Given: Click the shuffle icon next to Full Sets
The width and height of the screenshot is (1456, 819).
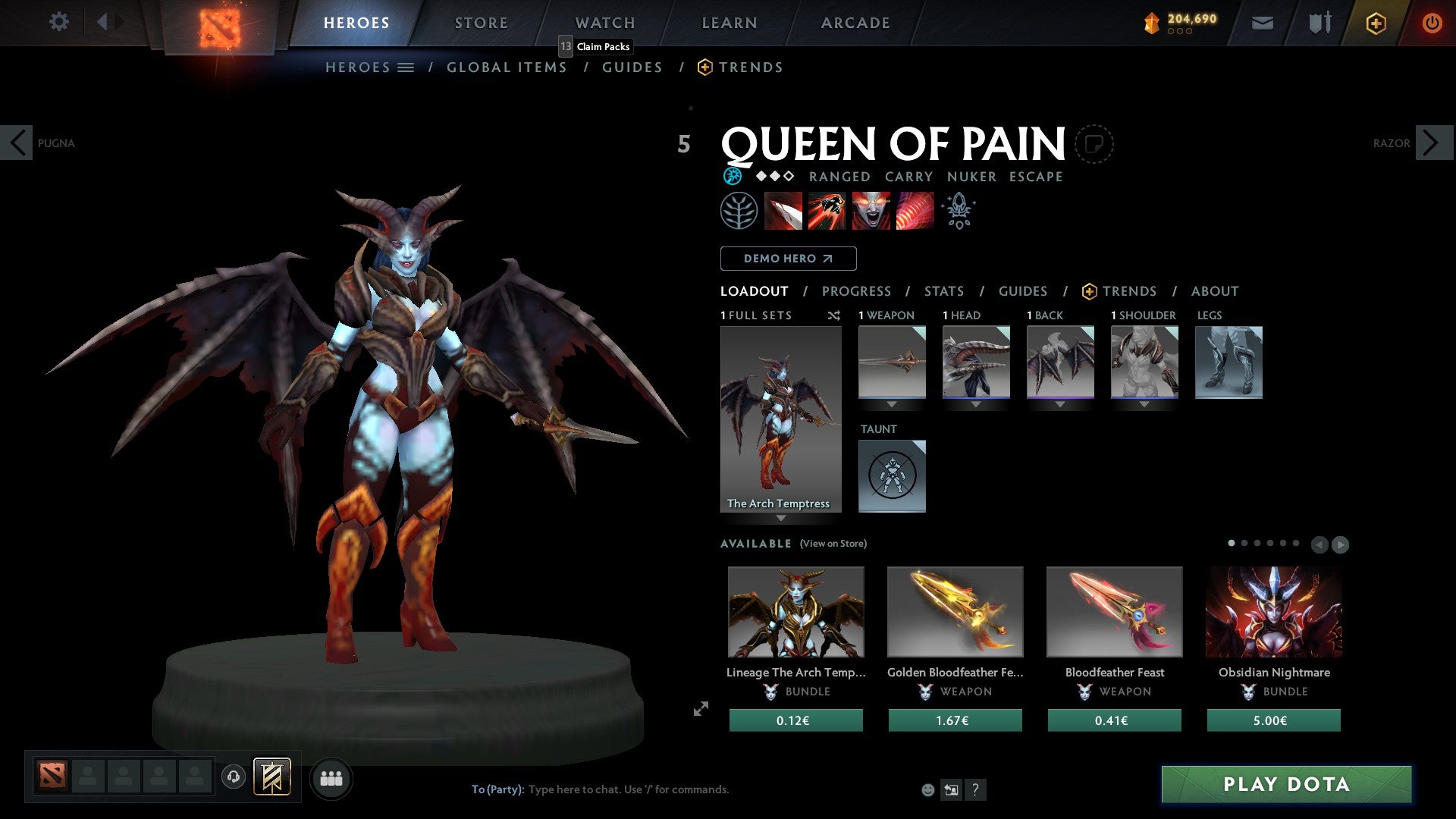Looking at the screenshot, I should tap(834, 315).
